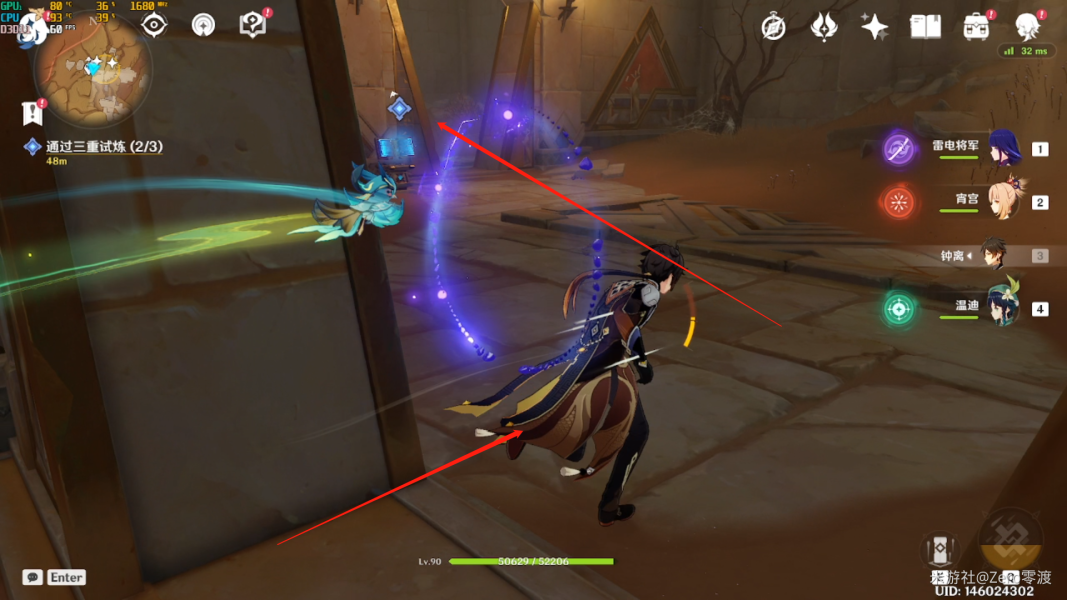The image size is (1067, 600).
Task: Open the events compass icon
Action: pyautogui.click(x=773, y=27)
